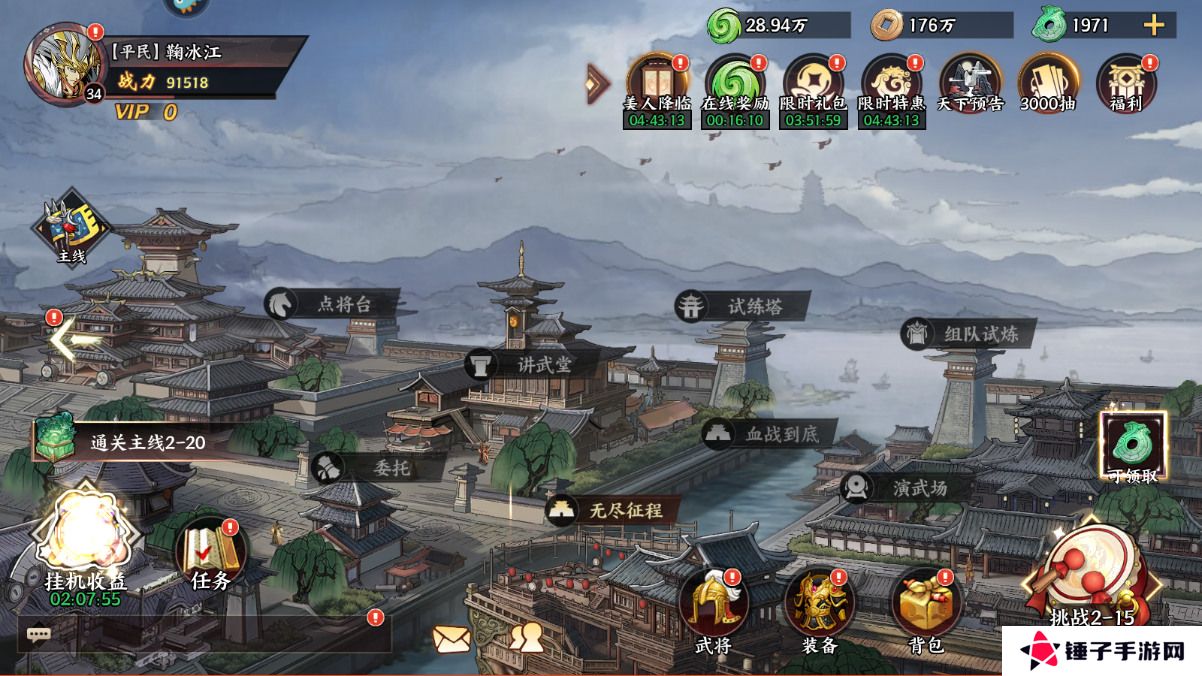Open the 武将 heroes menu

coord(713,607)
